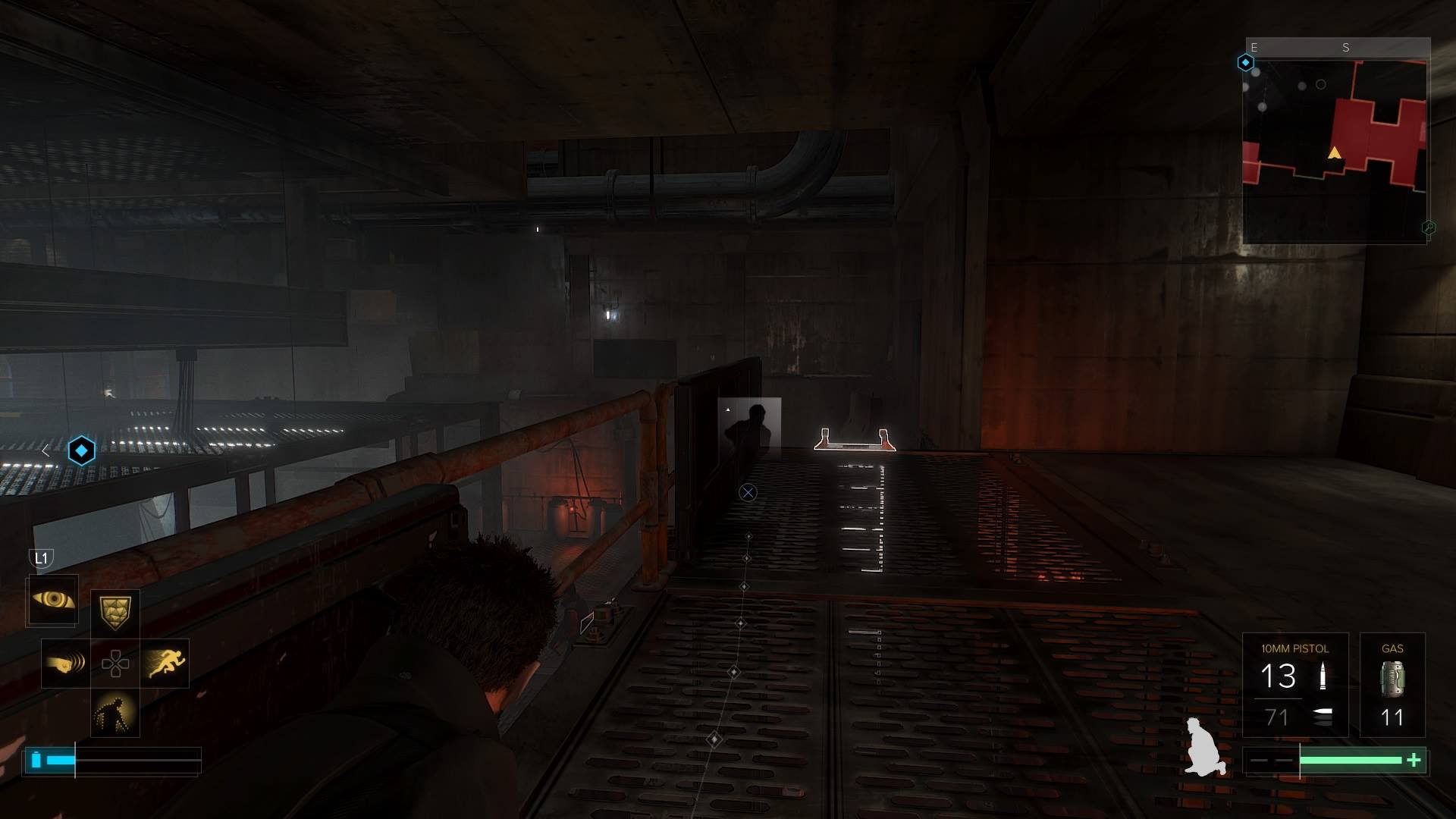This screenshot has width=1456, height=819.
Task: Select the punch-through-wall fist augmentation icon
Action: [64, 664]
